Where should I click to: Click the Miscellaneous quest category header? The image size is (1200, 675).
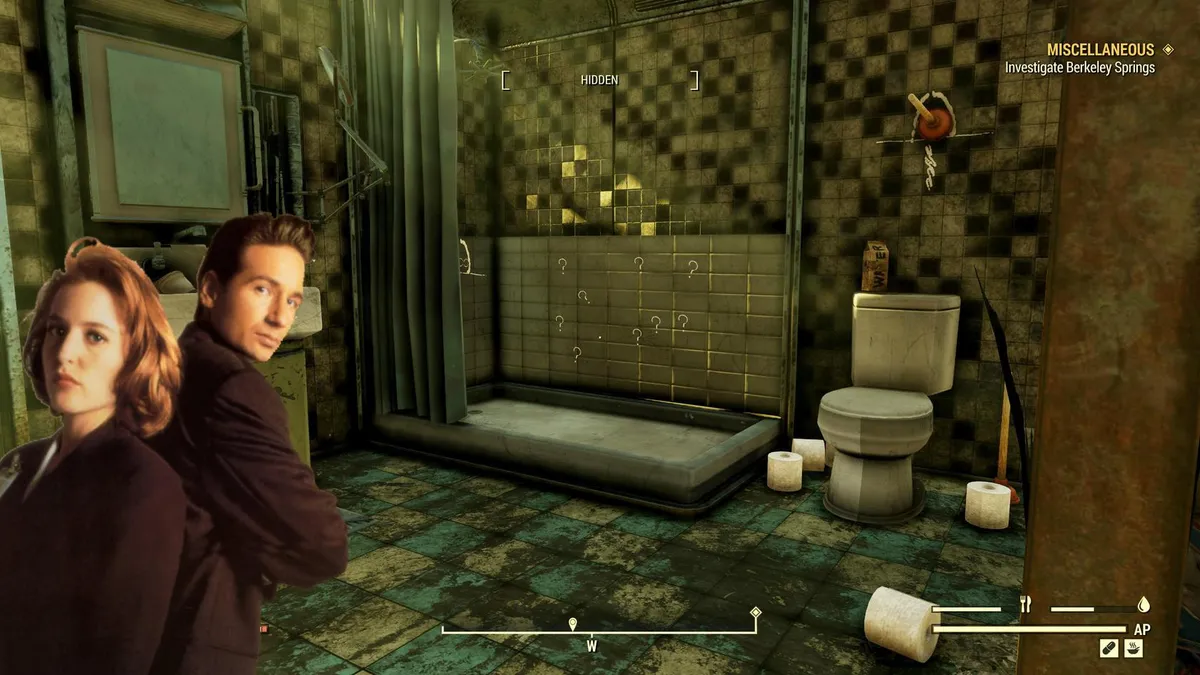[1100, 49]
